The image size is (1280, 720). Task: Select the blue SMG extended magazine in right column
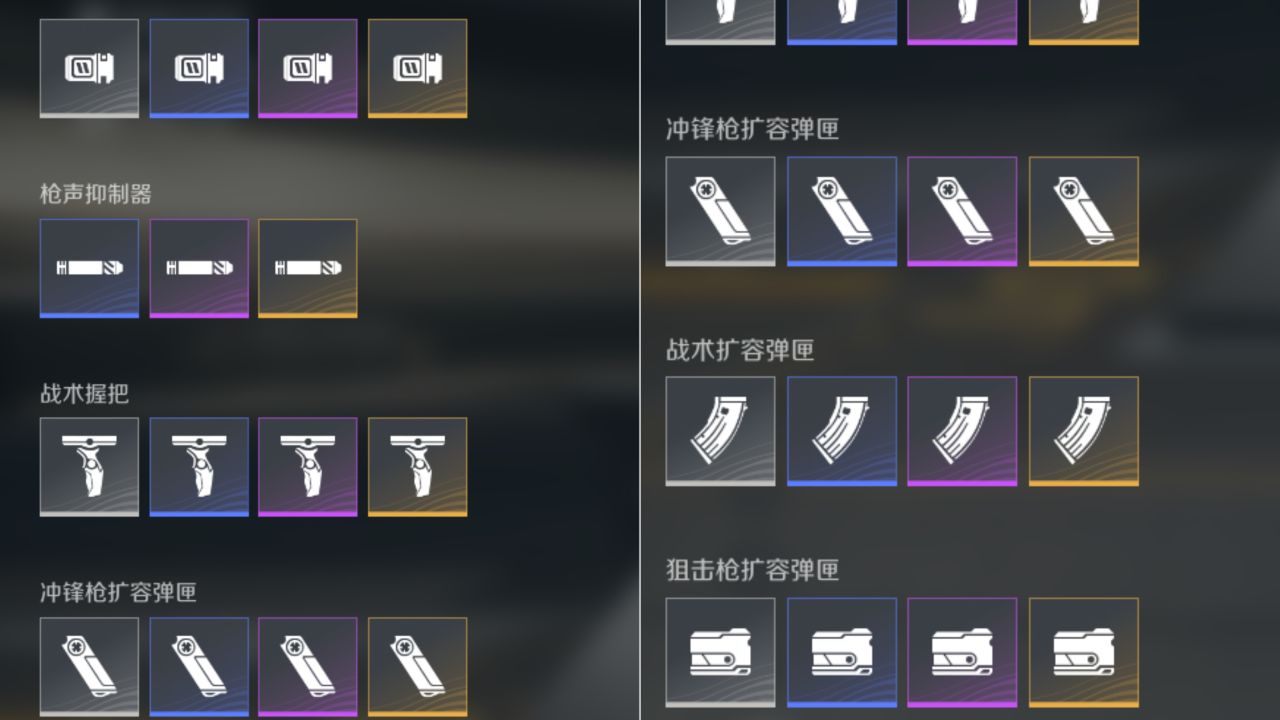tap(841, 211)
